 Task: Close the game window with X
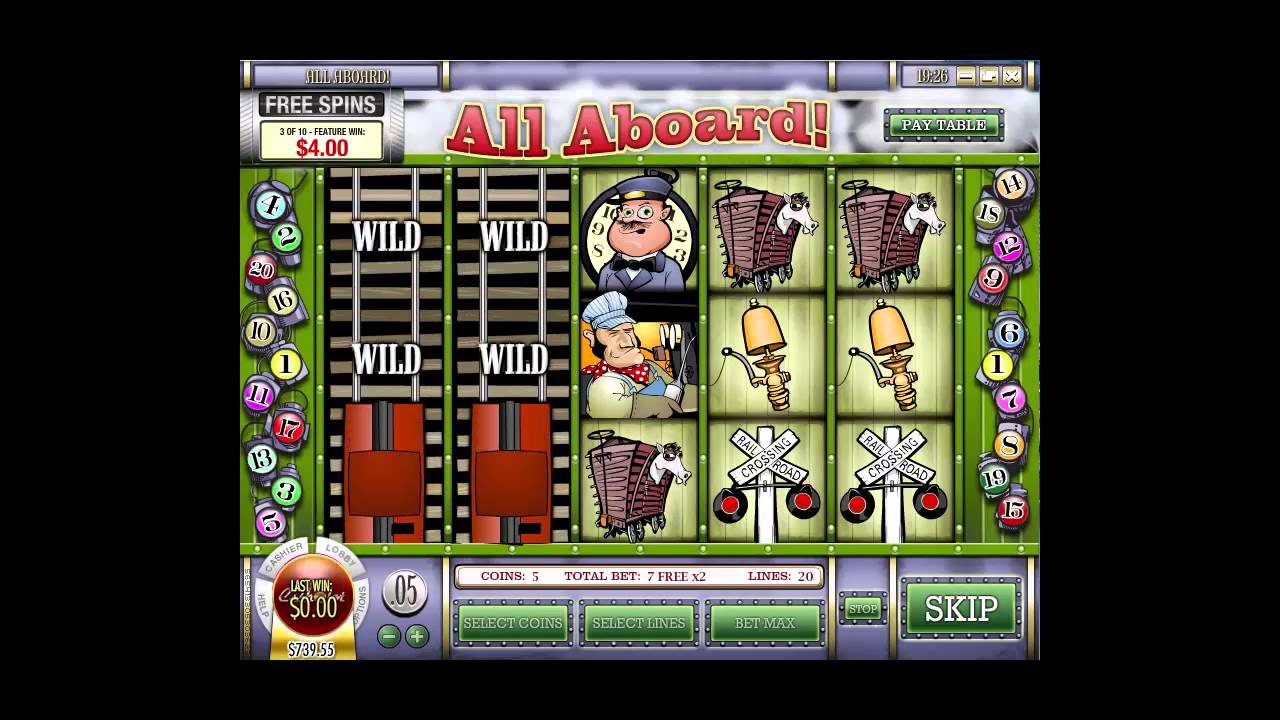(x=1012, y=76)
